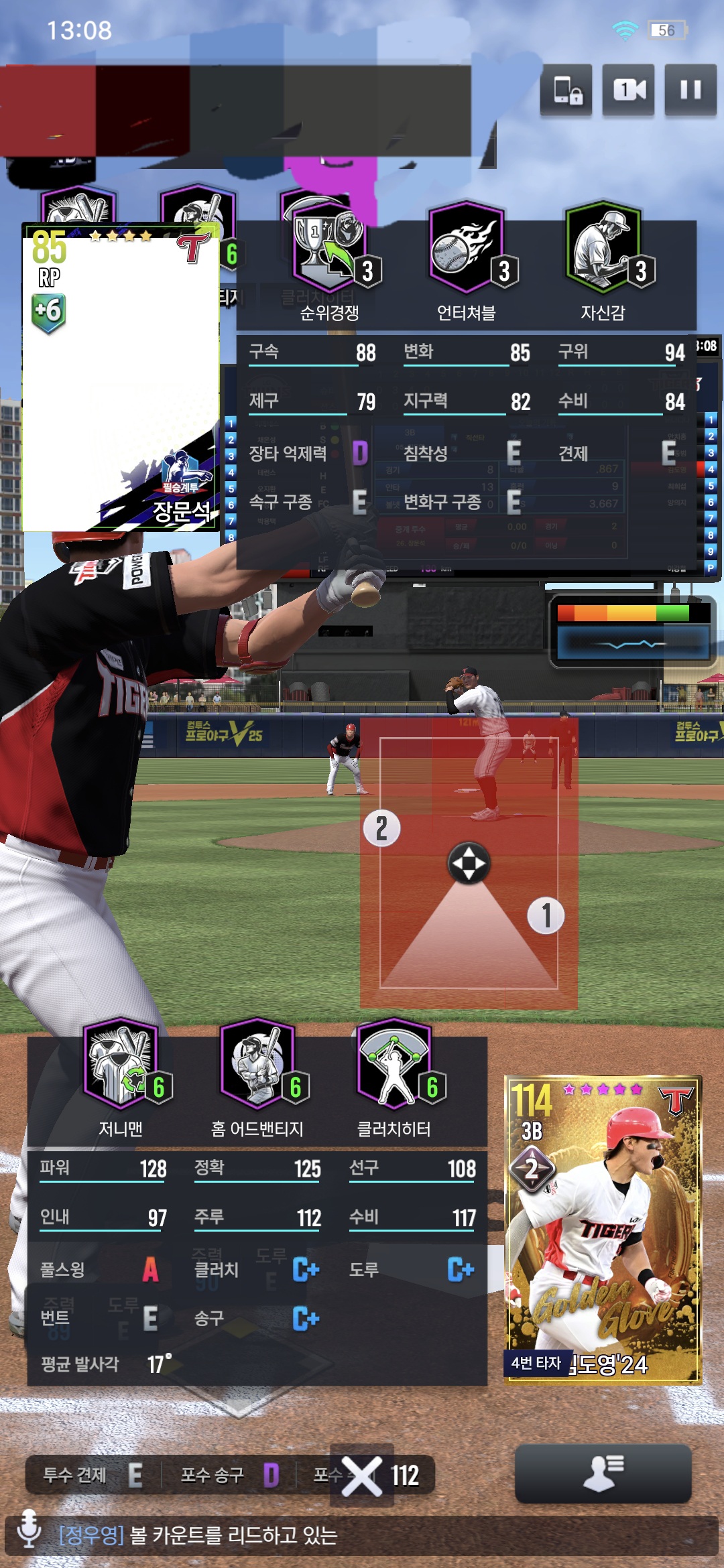The image size is (724, 1568).
Task: Close the player info overlay with X
Action: pos(362,1476)
